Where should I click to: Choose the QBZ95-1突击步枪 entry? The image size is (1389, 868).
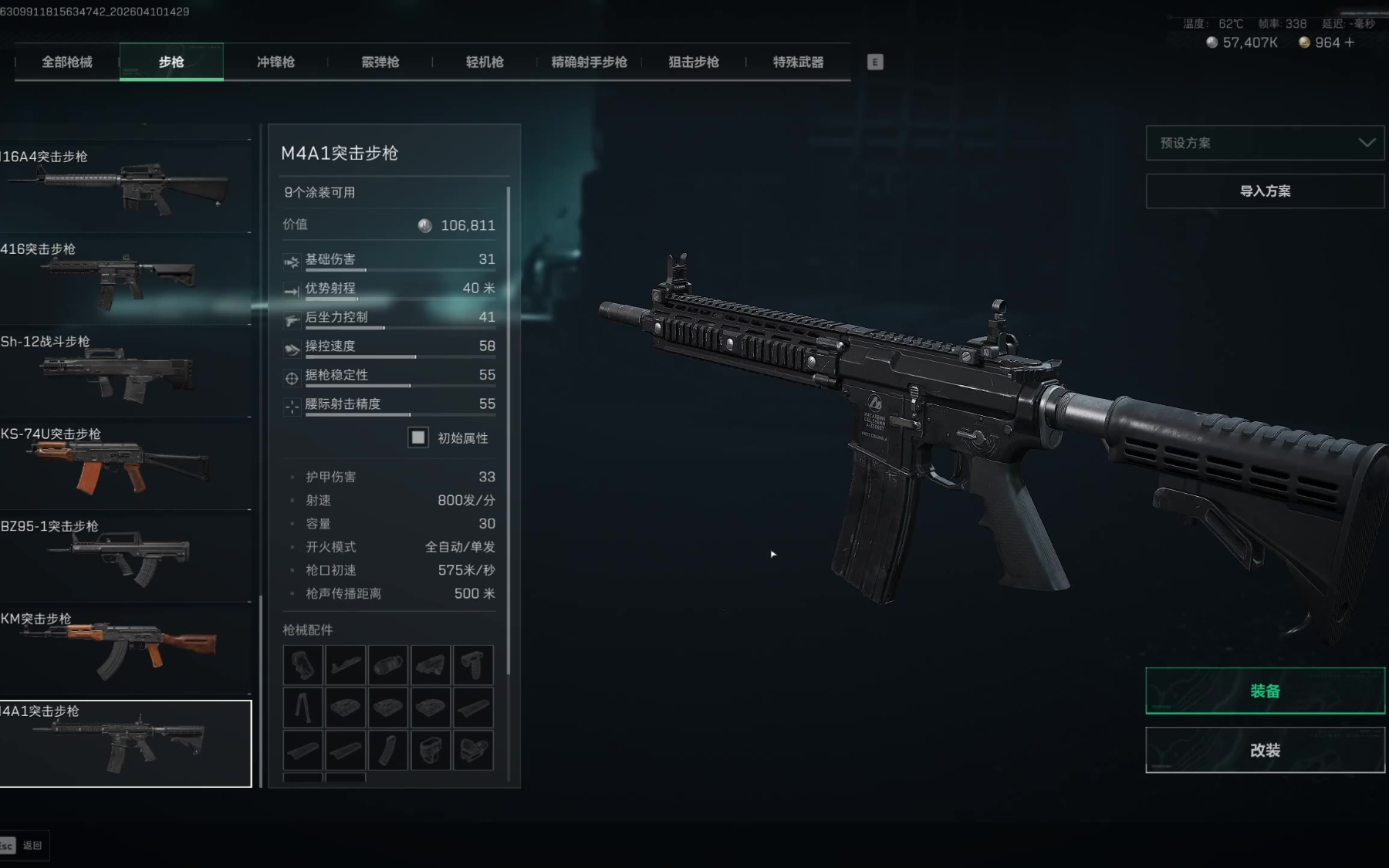[123, 556]
